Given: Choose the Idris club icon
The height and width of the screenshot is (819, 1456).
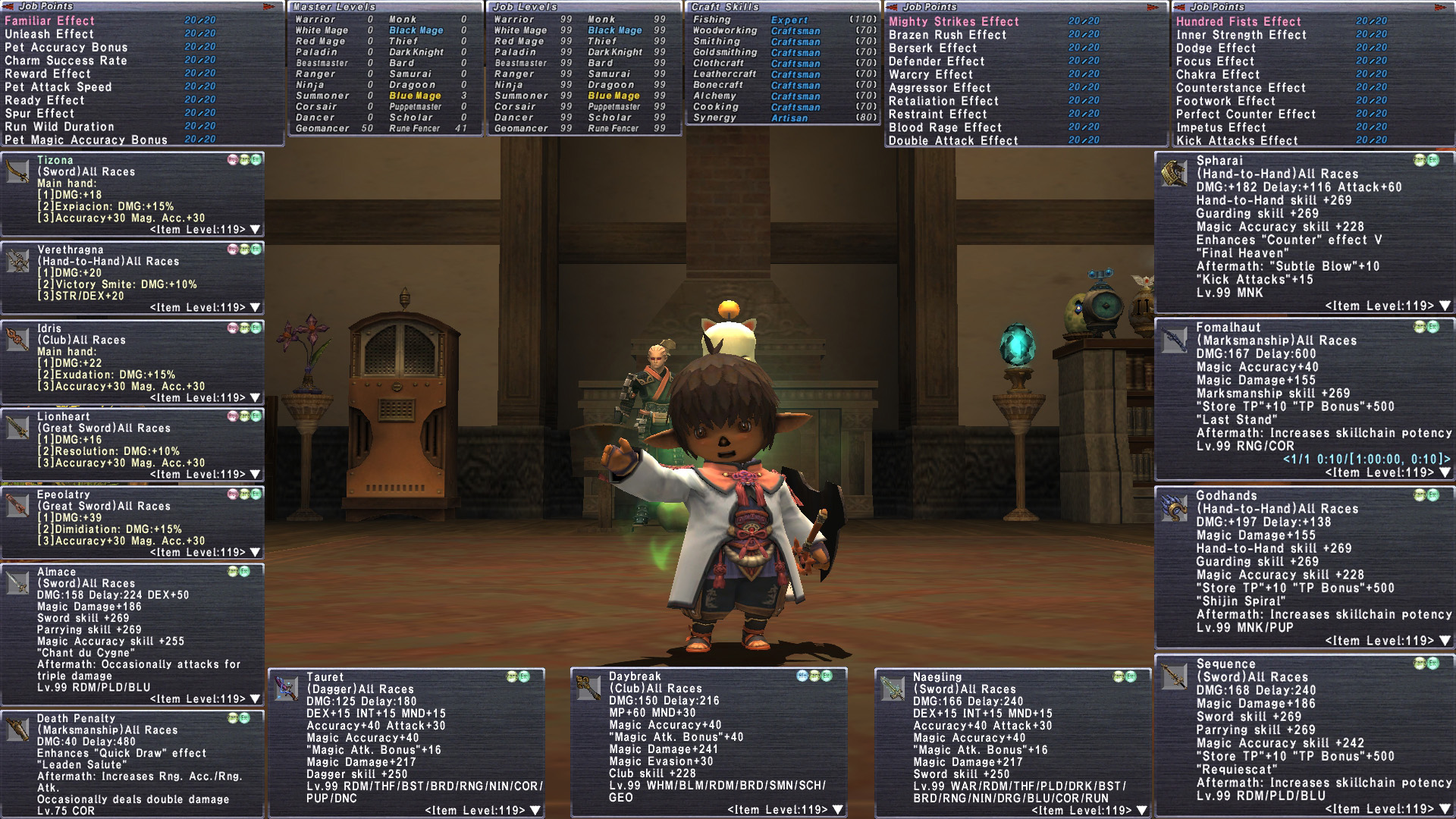Looking at the screenshot, I should pyautogui.click(x=18, y=339).
